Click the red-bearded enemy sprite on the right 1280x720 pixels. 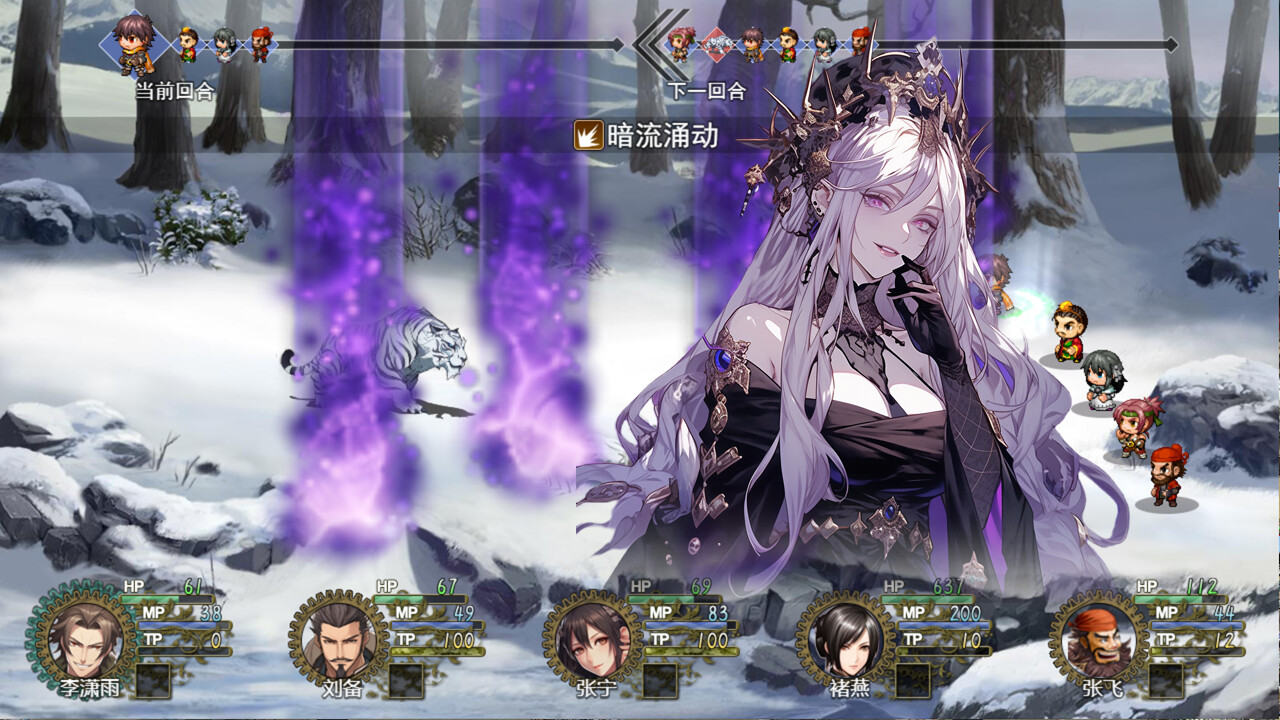tap(1168, 472)
